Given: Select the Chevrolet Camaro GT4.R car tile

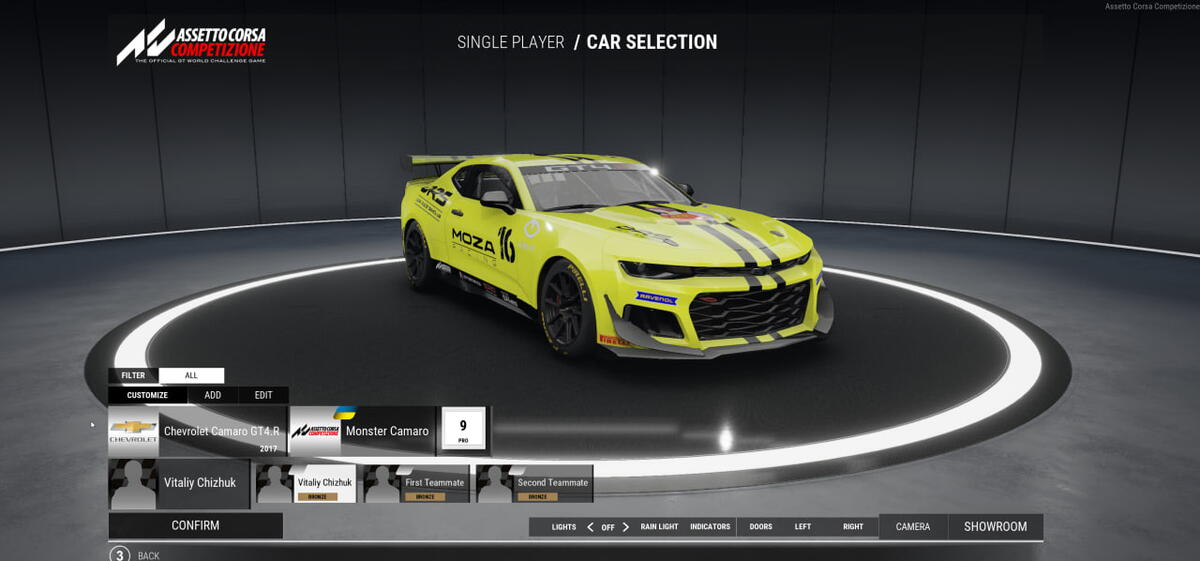Looking at the screenshot, I should point(197,431).
